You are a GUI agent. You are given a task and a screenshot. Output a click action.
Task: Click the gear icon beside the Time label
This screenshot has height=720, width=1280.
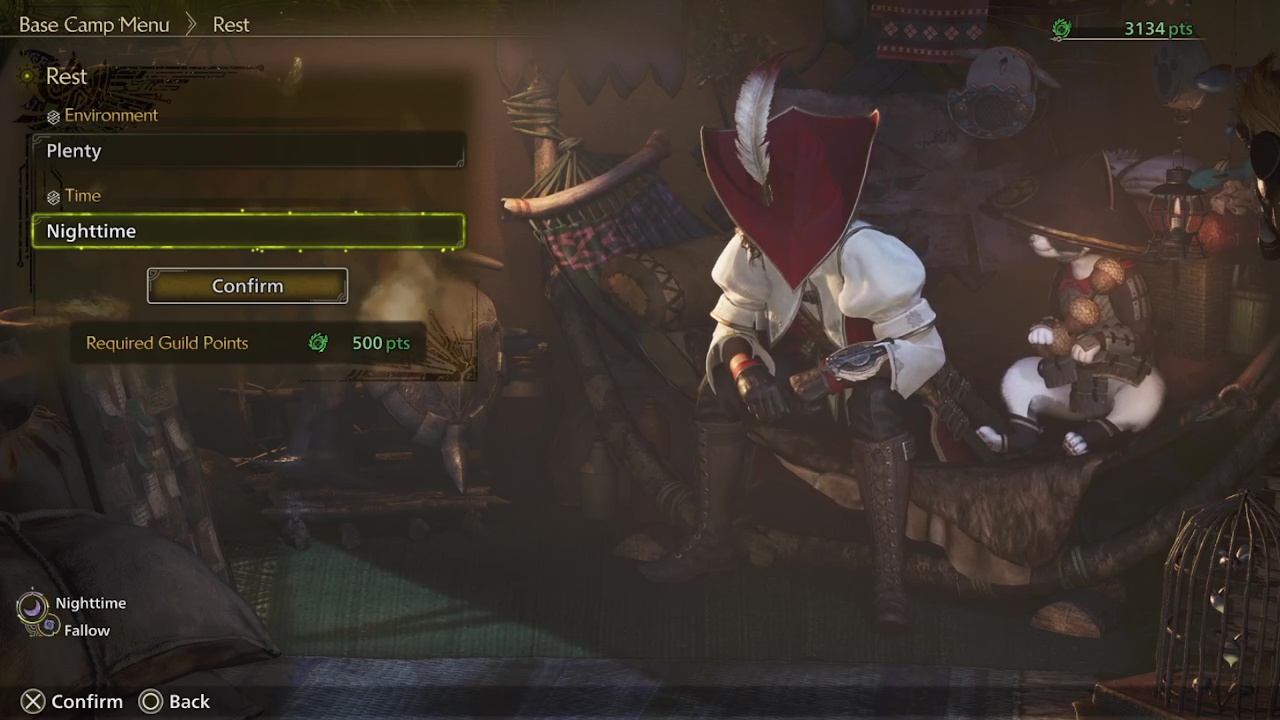click(53, 196)
